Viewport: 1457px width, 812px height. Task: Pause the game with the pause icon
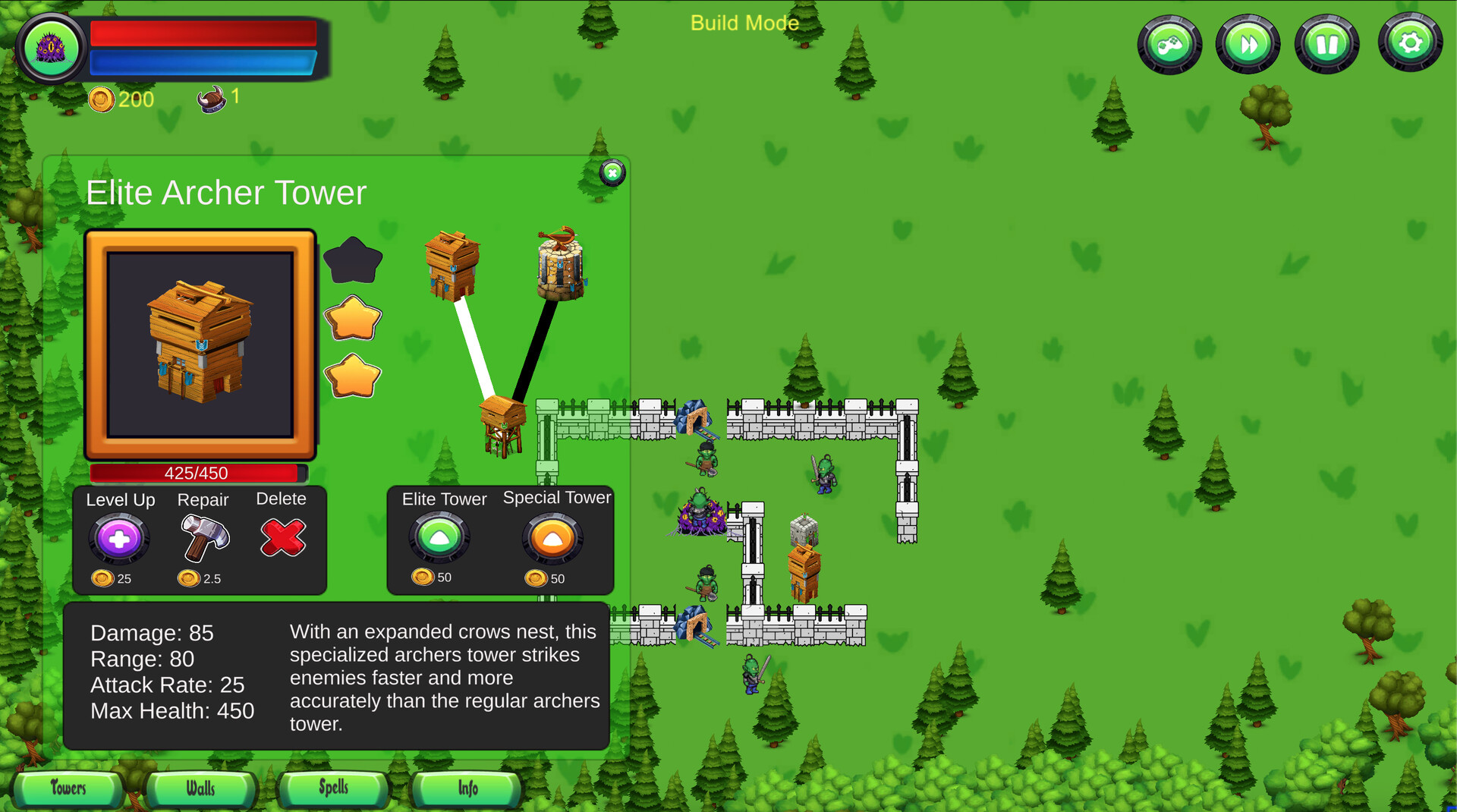coord(1327,43)
